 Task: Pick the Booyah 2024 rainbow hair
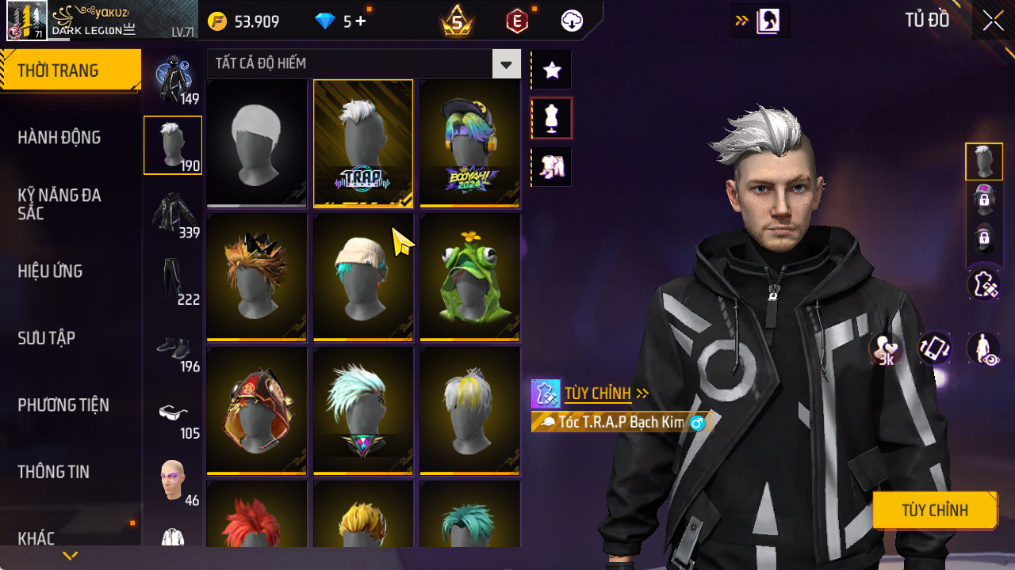tap(469, 142)
